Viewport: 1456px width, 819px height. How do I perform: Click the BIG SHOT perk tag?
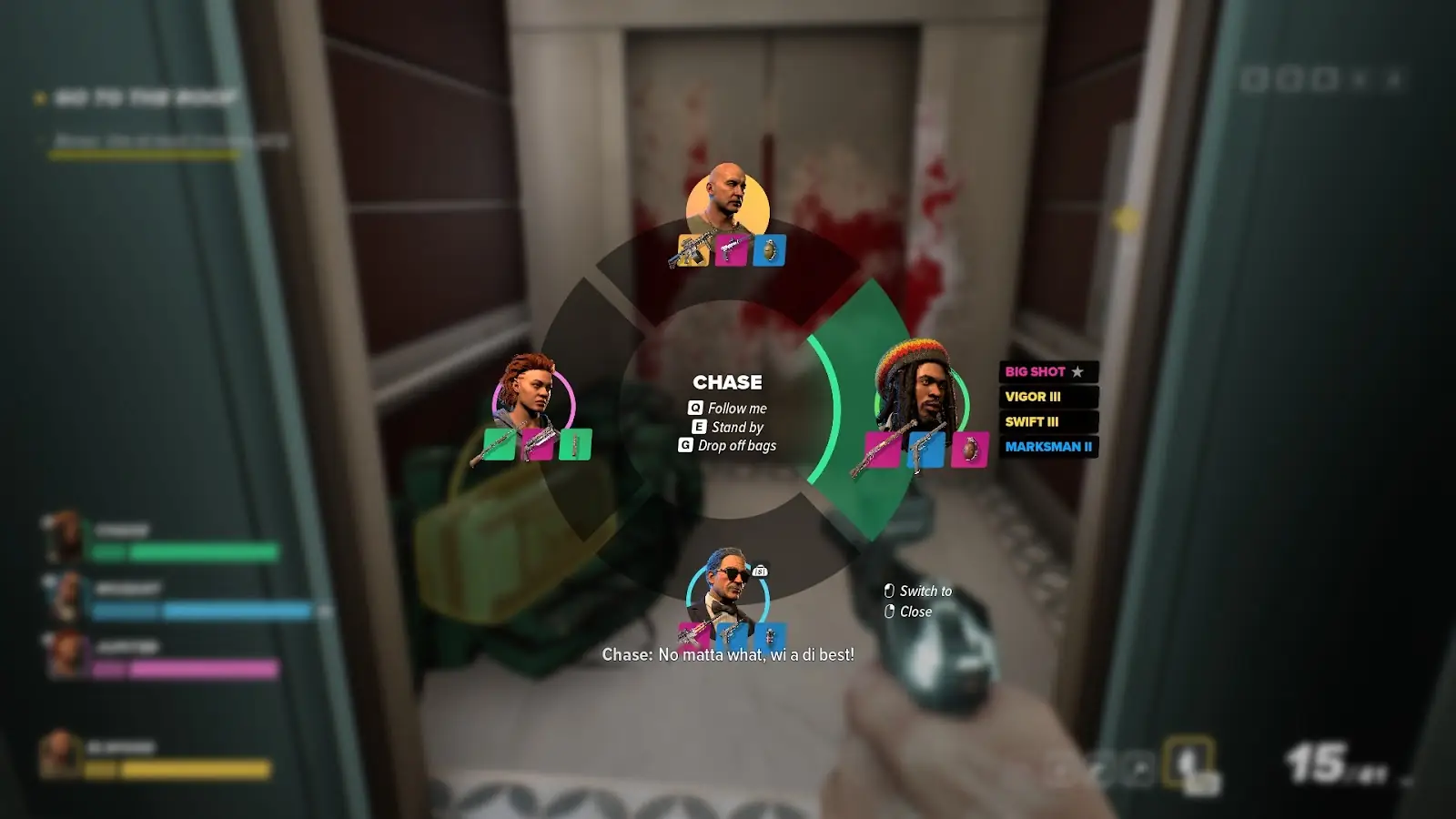(1047, 371)
